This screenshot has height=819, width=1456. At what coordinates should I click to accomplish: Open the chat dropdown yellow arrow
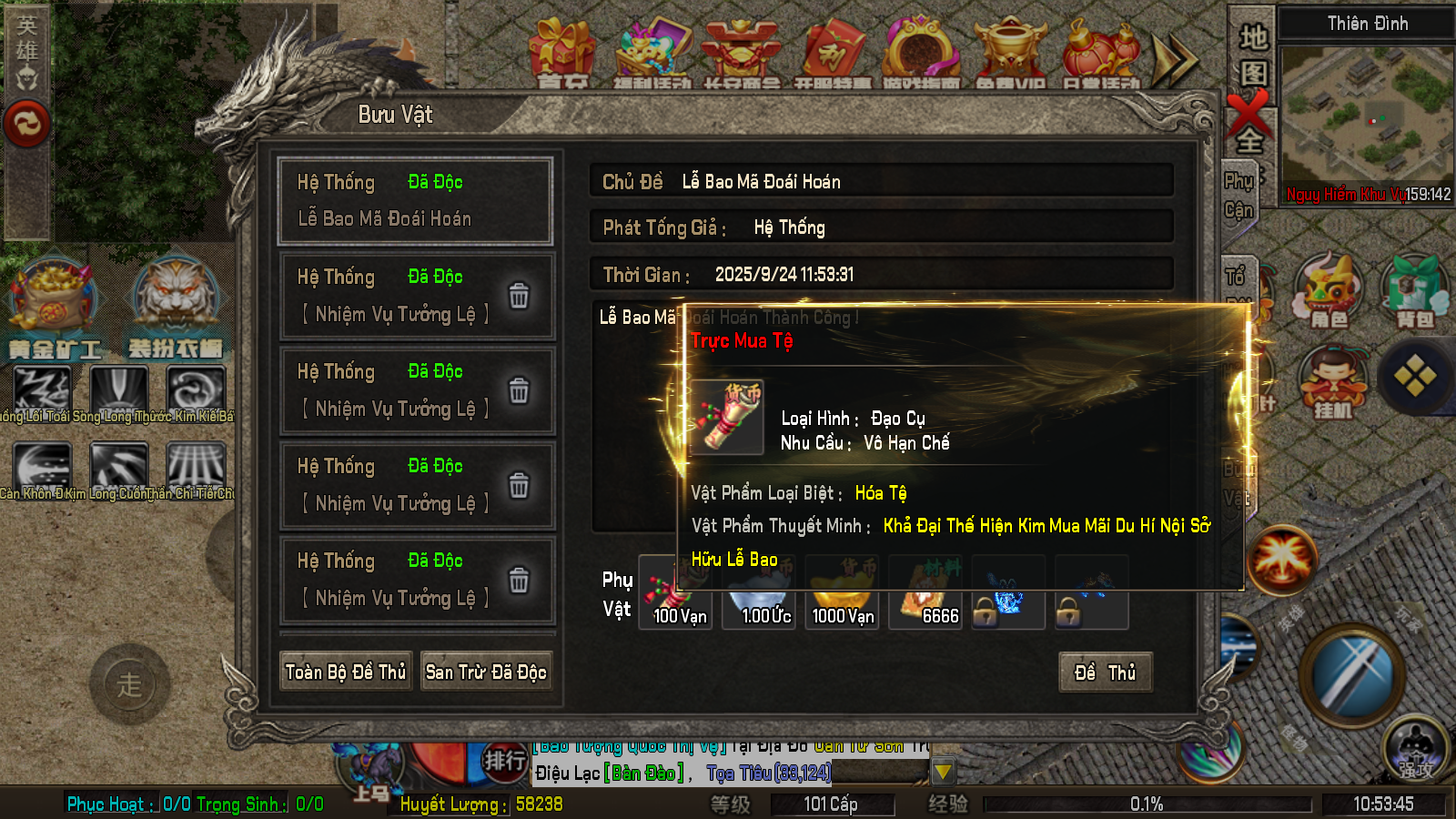click(943, 773)
